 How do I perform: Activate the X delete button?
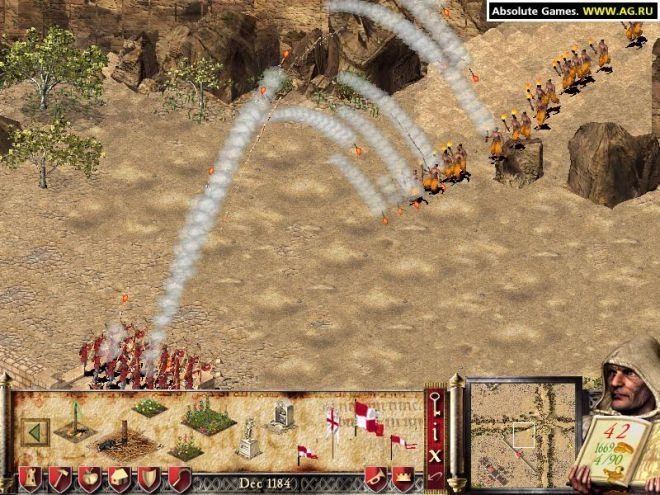tap(435, 455)
